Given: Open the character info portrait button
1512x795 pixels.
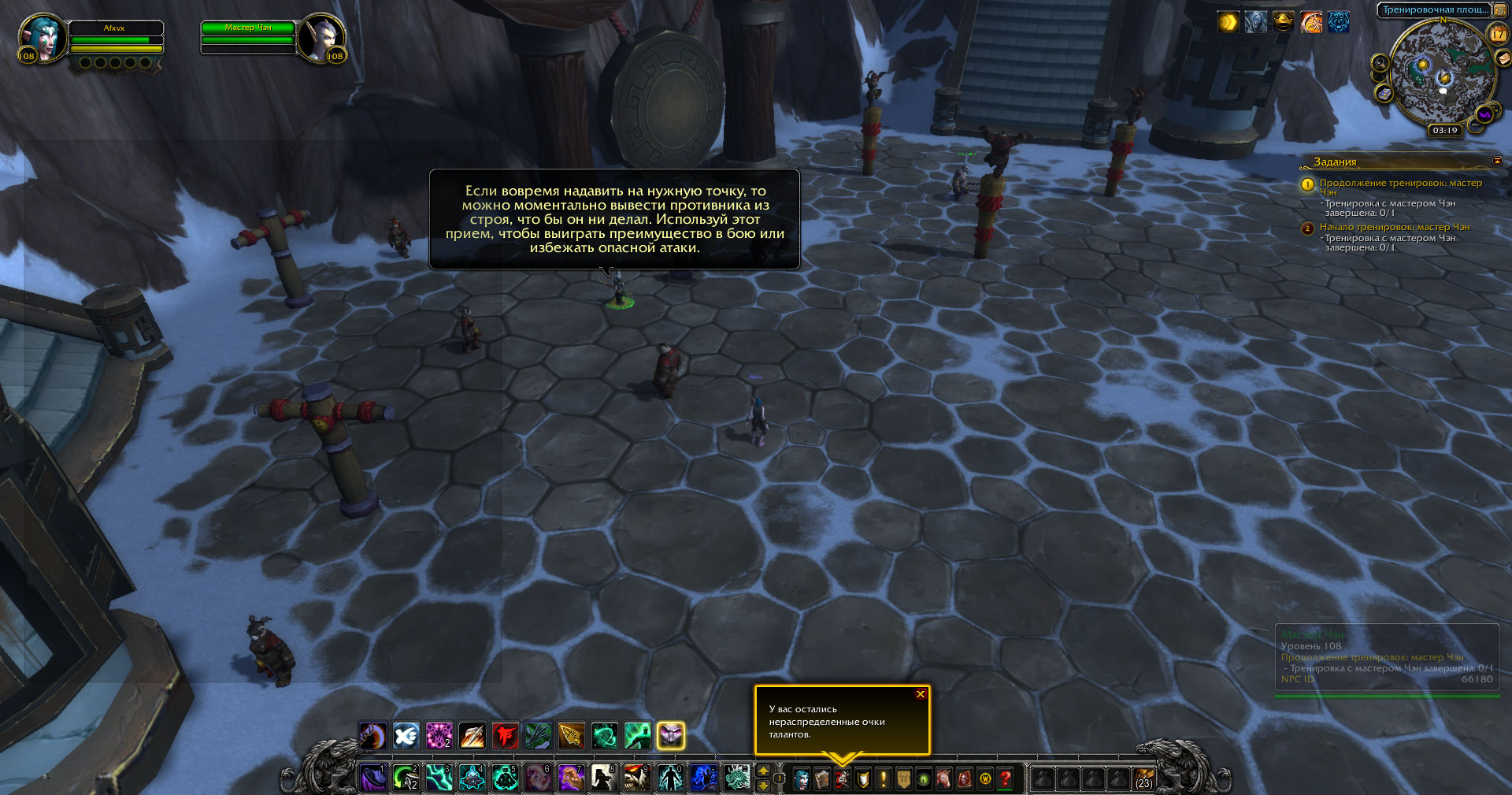Looking at the screenshot, I should (x=801, y=779).
